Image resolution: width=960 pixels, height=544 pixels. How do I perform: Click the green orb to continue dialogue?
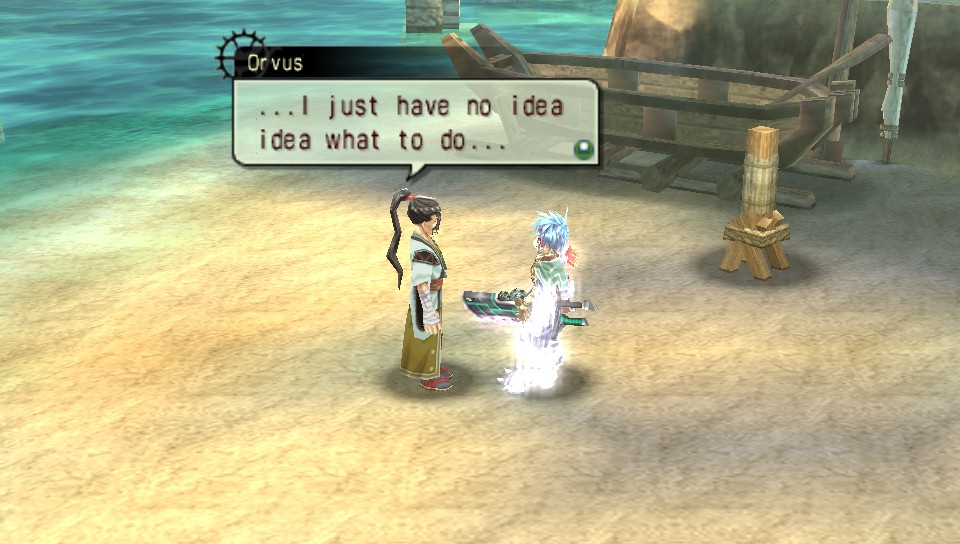tap(581, 149)
